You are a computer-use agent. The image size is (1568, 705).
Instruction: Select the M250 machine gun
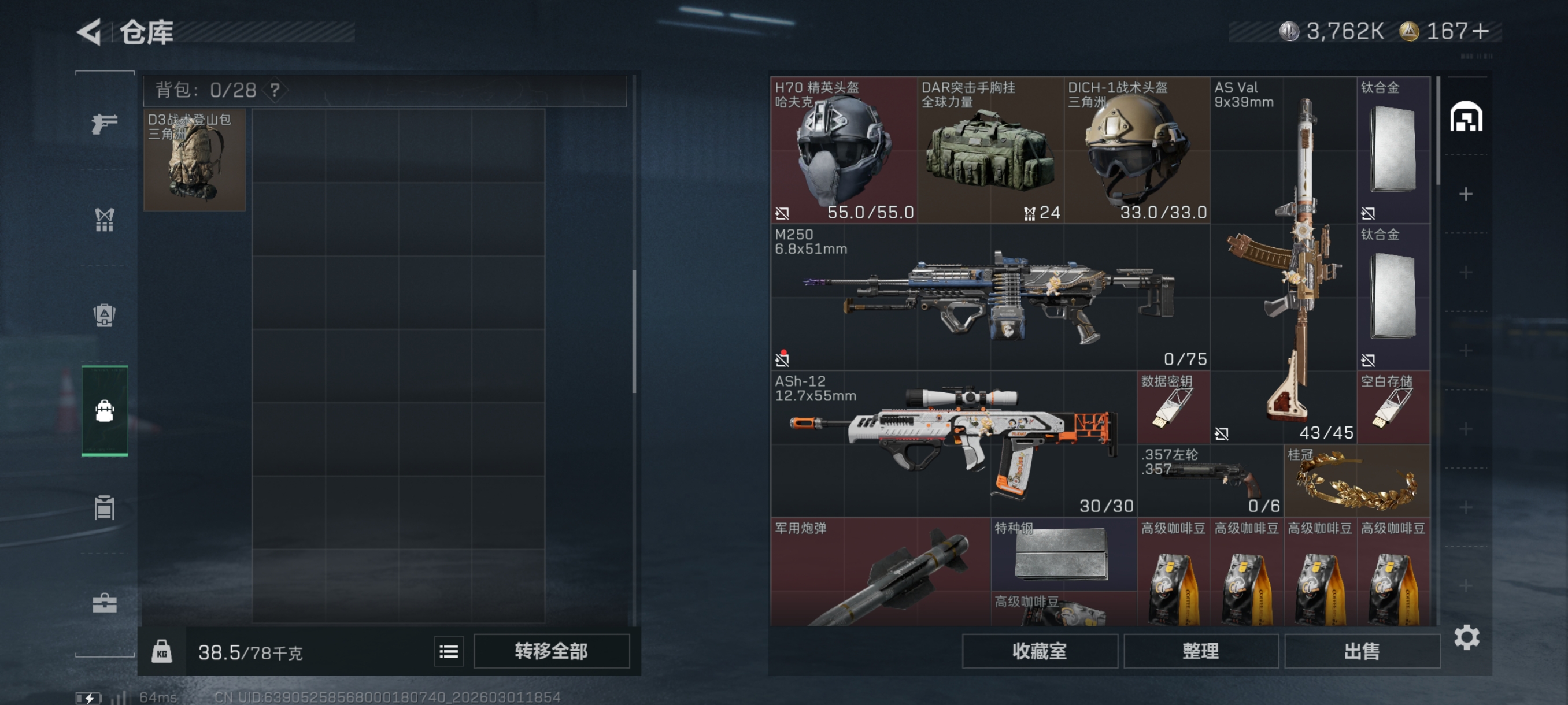pos(990,297)
